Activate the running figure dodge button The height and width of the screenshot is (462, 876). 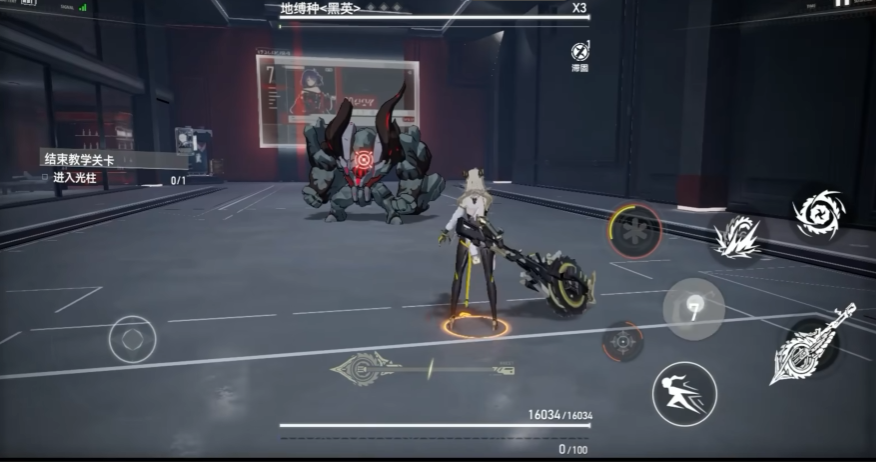[684, 394]
